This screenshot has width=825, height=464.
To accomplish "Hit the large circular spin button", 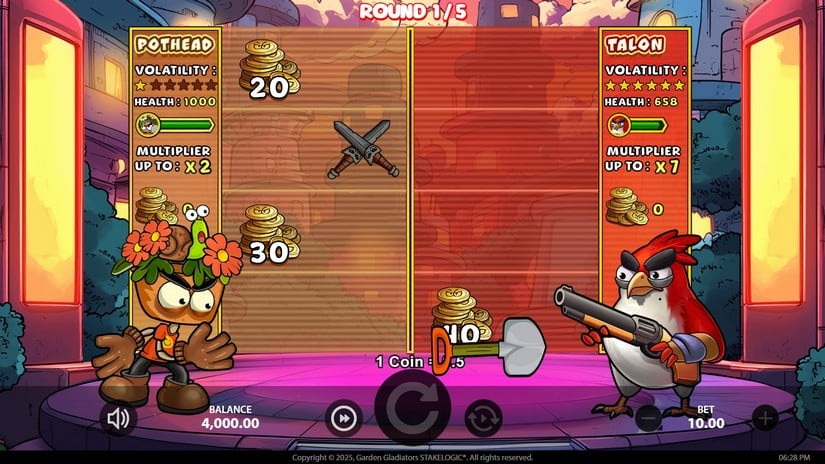I will click(x=413, y=413).
